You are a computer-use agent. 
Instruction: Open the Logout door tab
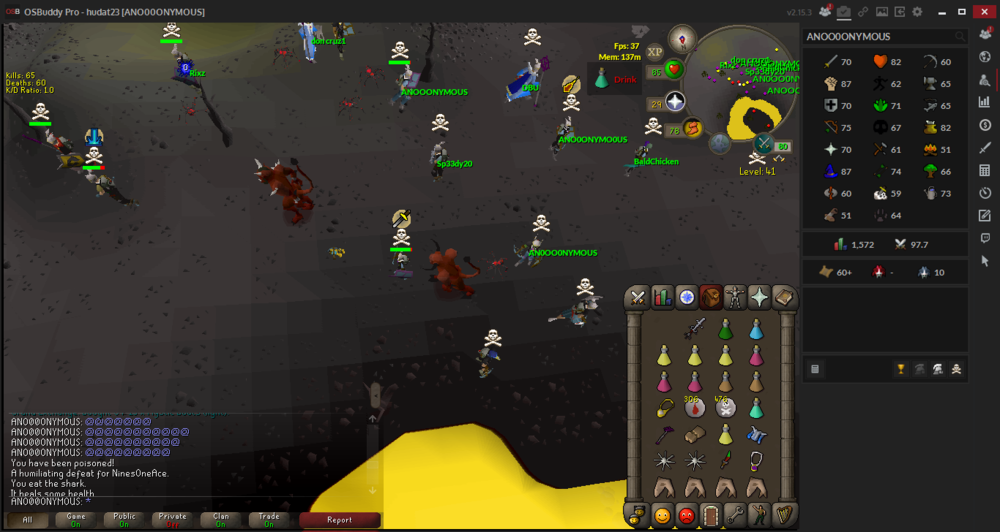coord(710,516)
